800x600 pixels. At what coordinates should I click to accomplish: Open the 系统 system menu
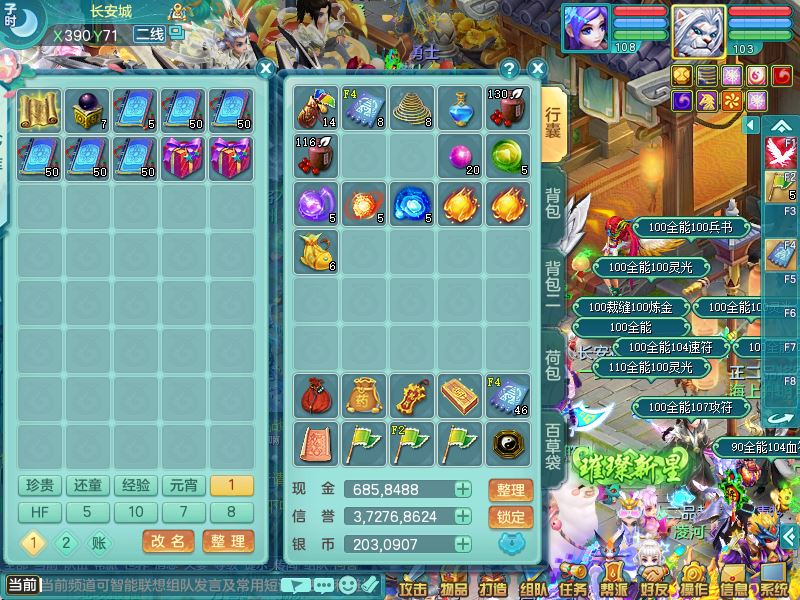pyautogui.click(x=774, y=586)
